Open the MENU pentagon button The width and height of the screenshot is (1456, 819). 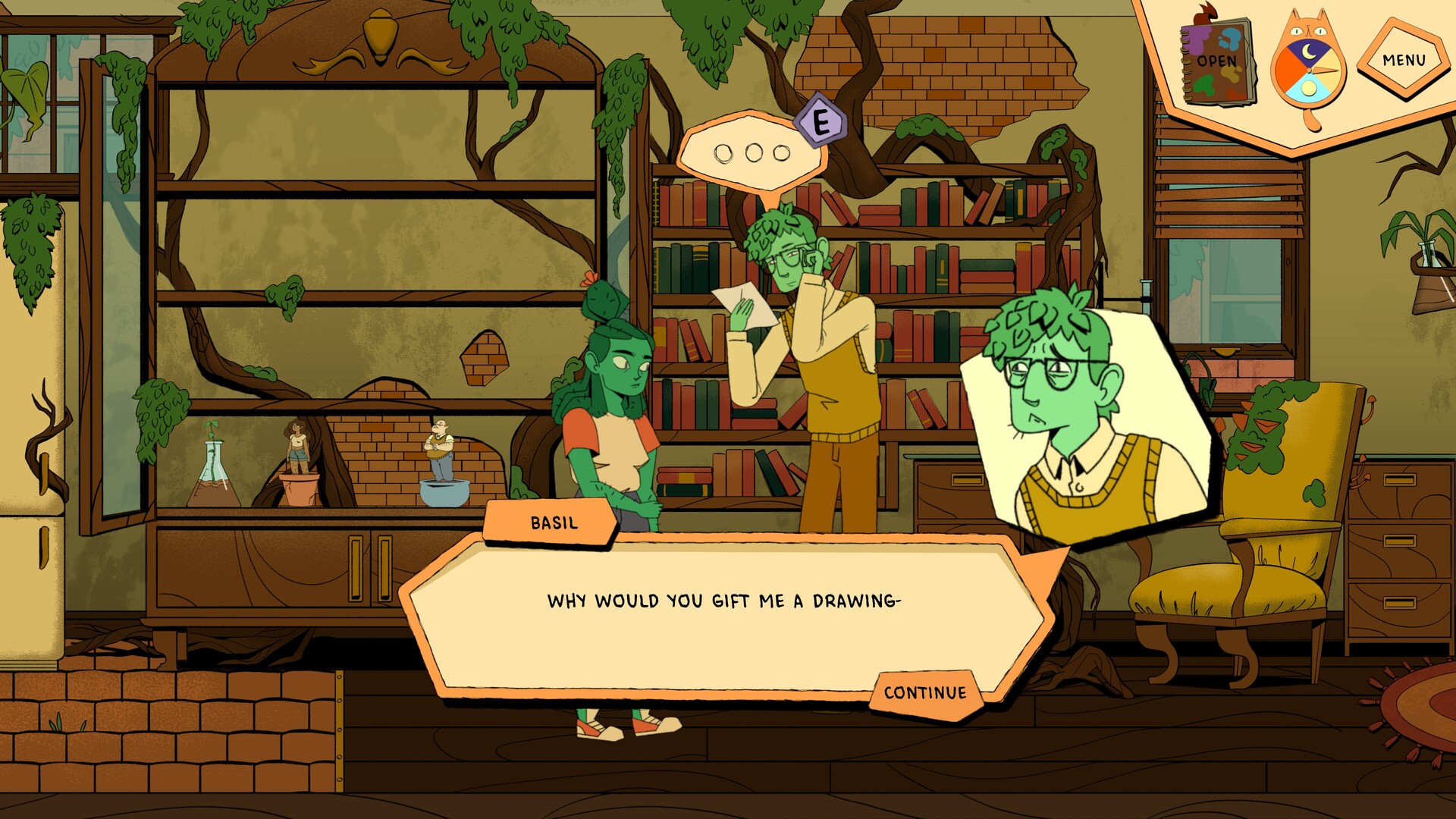1405,58
